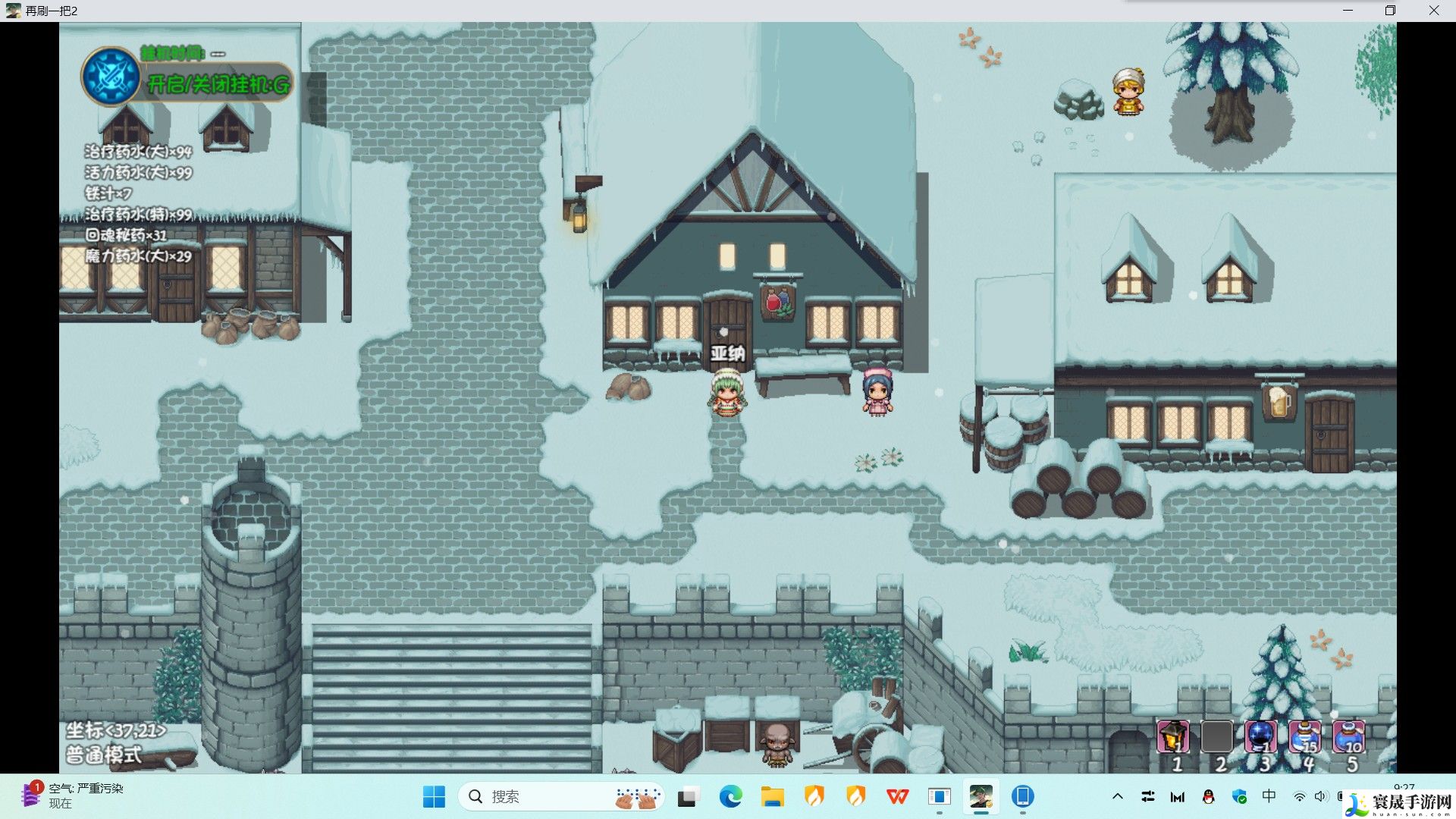The image size is (1456, 819).
Task: Select the dark blue crystal orb slot
Action: pos(1260,736)
